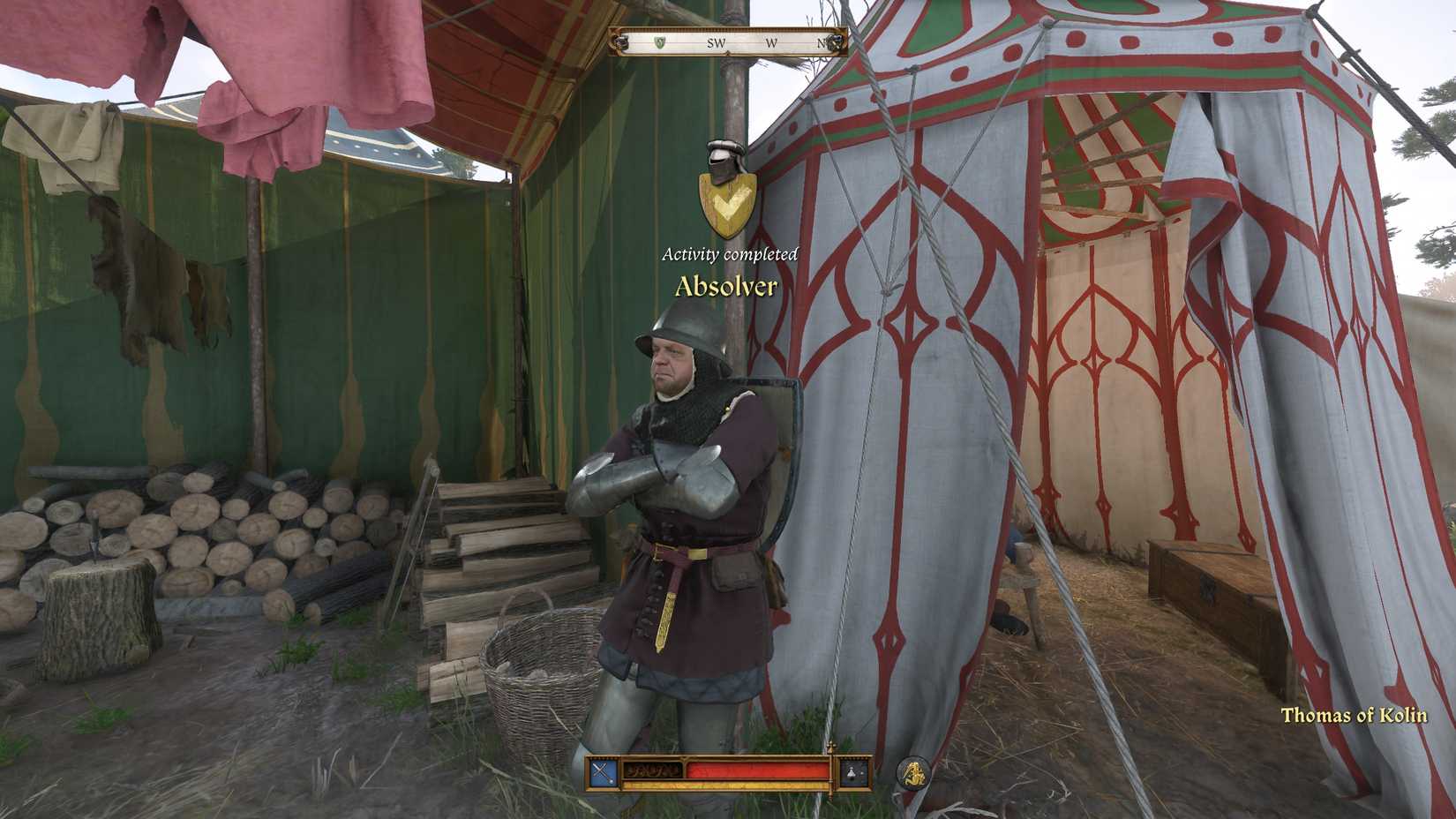This screenshot has height=819, width=1456.
Task: Click the SW marker on the compass
Action: (x=717, y=42)
